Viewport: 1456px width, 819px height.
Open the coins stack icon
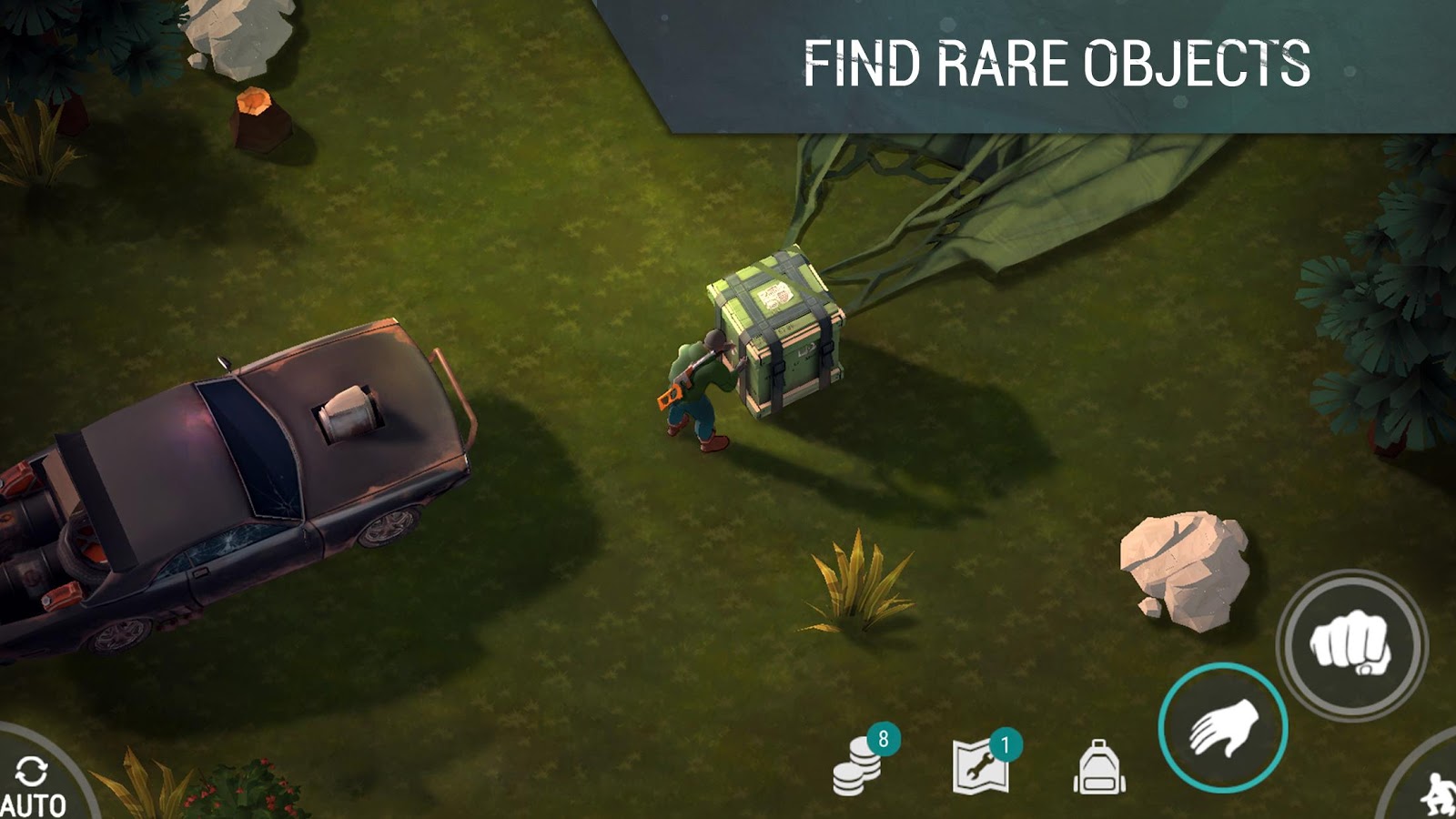858,766
